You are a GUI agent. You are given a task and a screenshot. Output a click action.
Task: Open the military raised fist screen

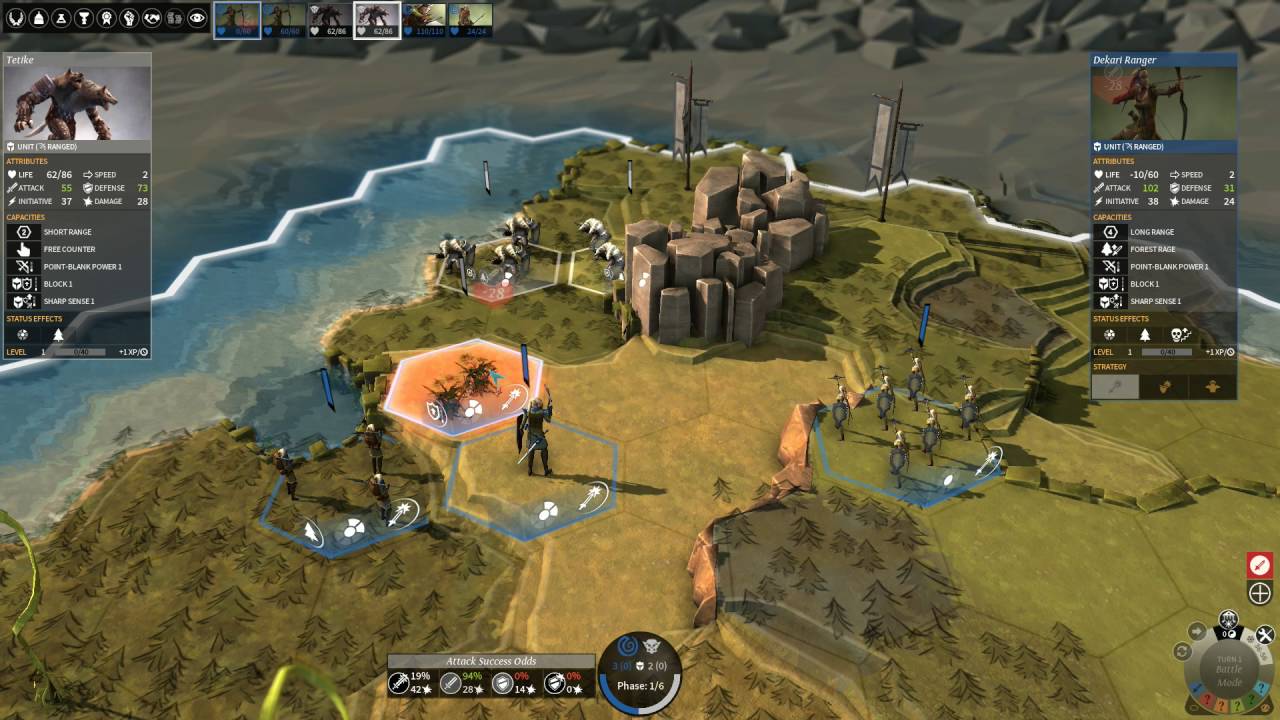[x=129, y=17]
